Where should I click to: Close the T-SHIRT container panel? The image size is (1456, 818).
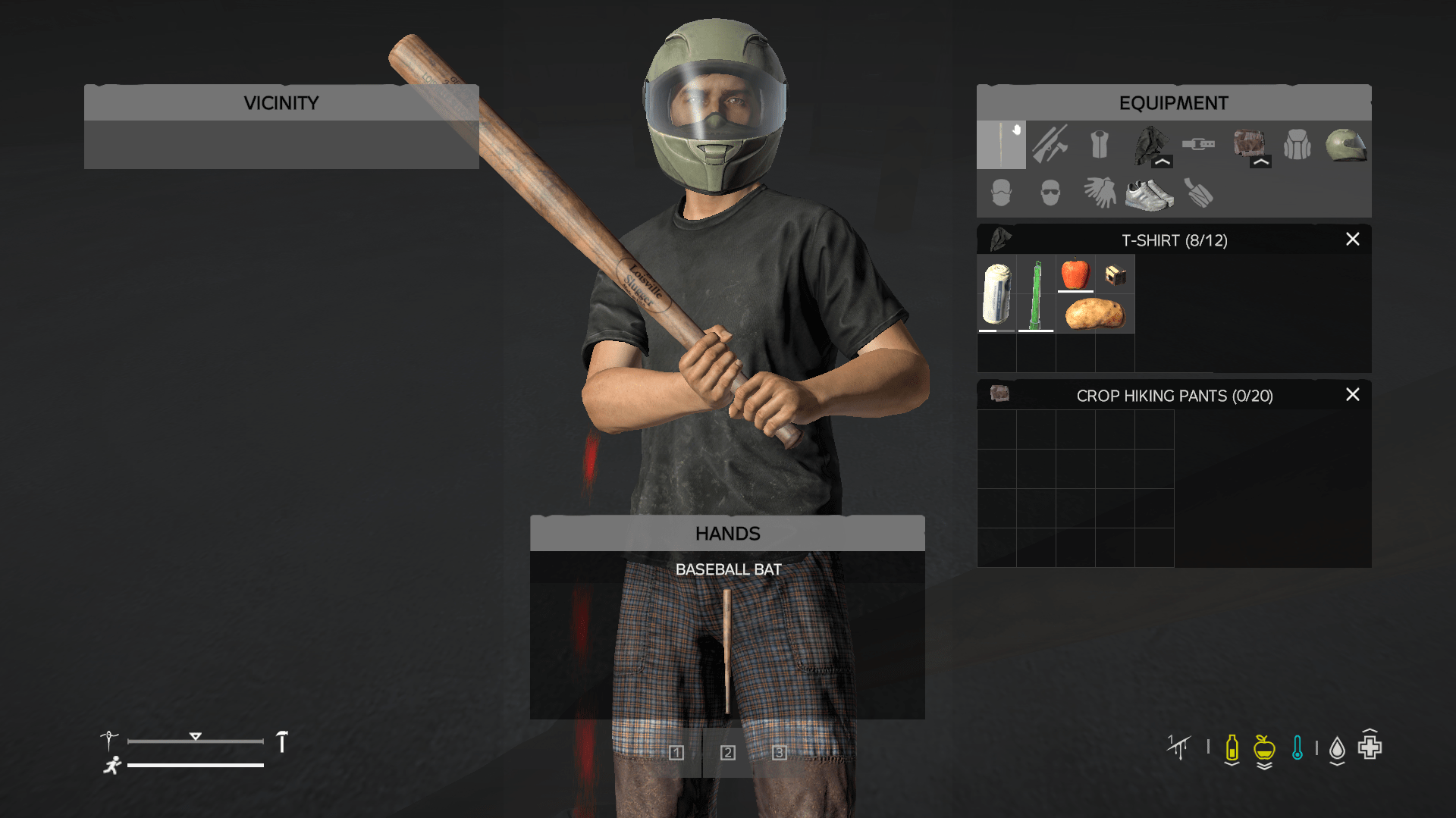[1353, 240]
